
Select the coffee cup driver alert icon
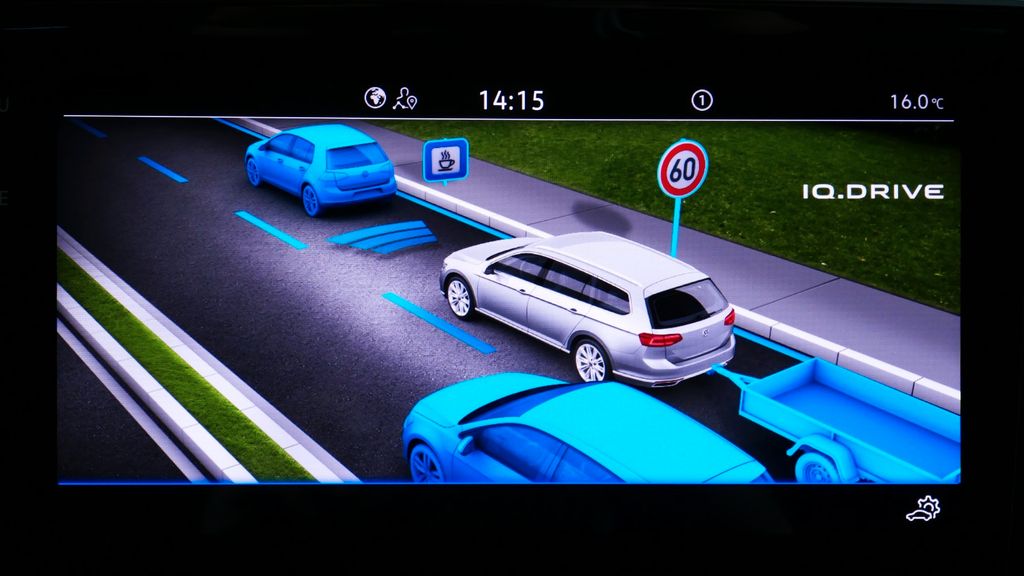[x=445, y=160]
